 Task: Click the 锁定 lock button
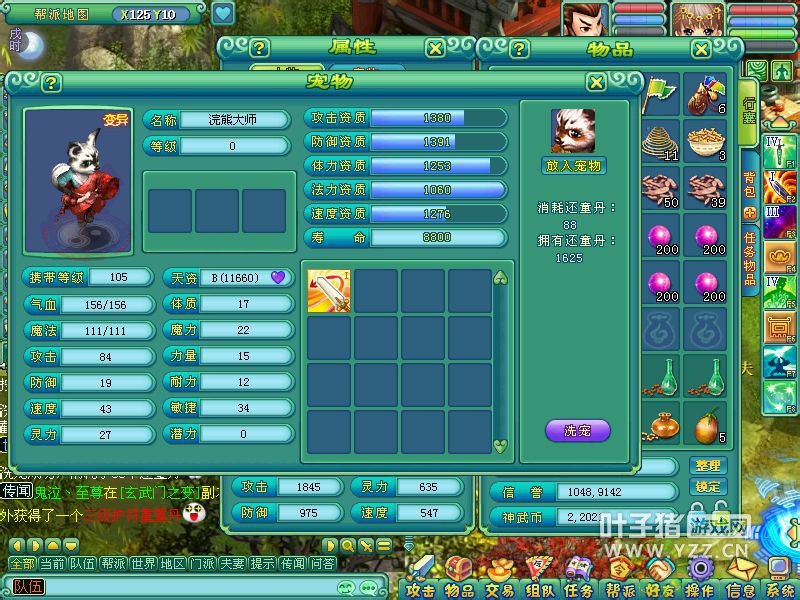point(707,487)
